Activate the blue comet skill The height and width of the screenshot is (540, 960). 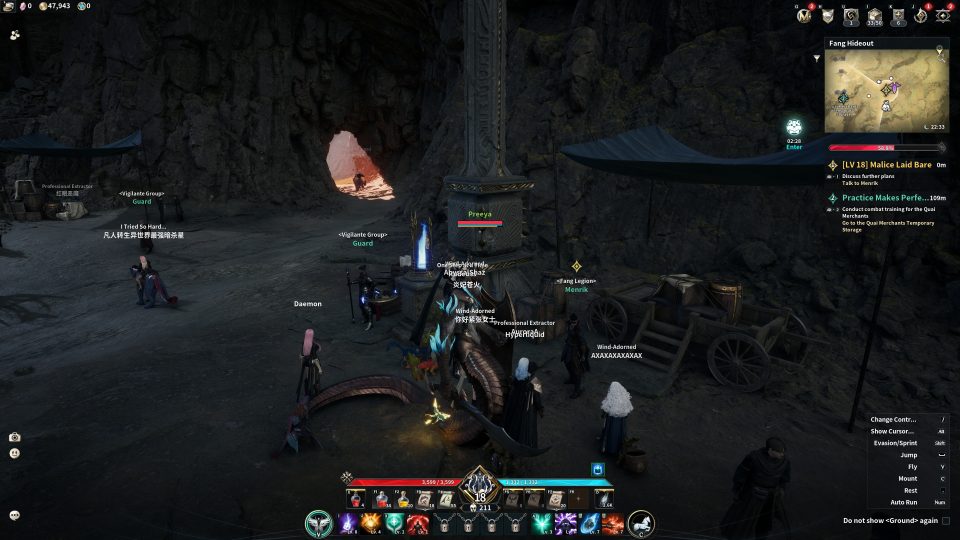[590, 522]
